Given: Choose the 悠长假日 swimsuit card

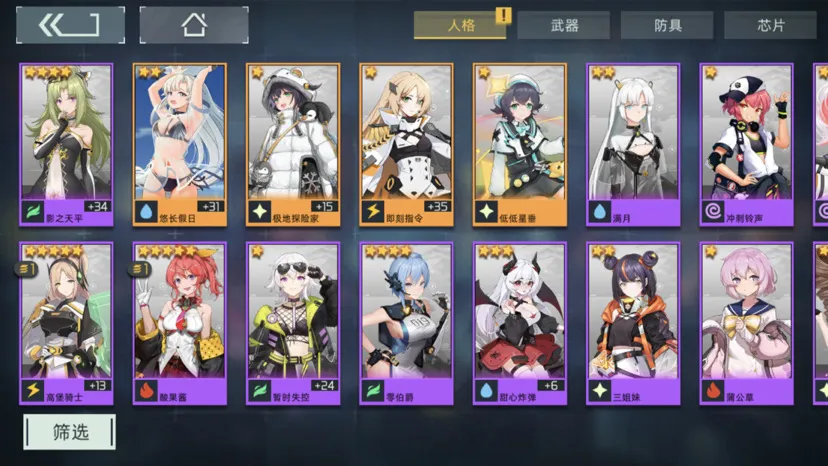Looking at the screenshot, I should [180, 145].
